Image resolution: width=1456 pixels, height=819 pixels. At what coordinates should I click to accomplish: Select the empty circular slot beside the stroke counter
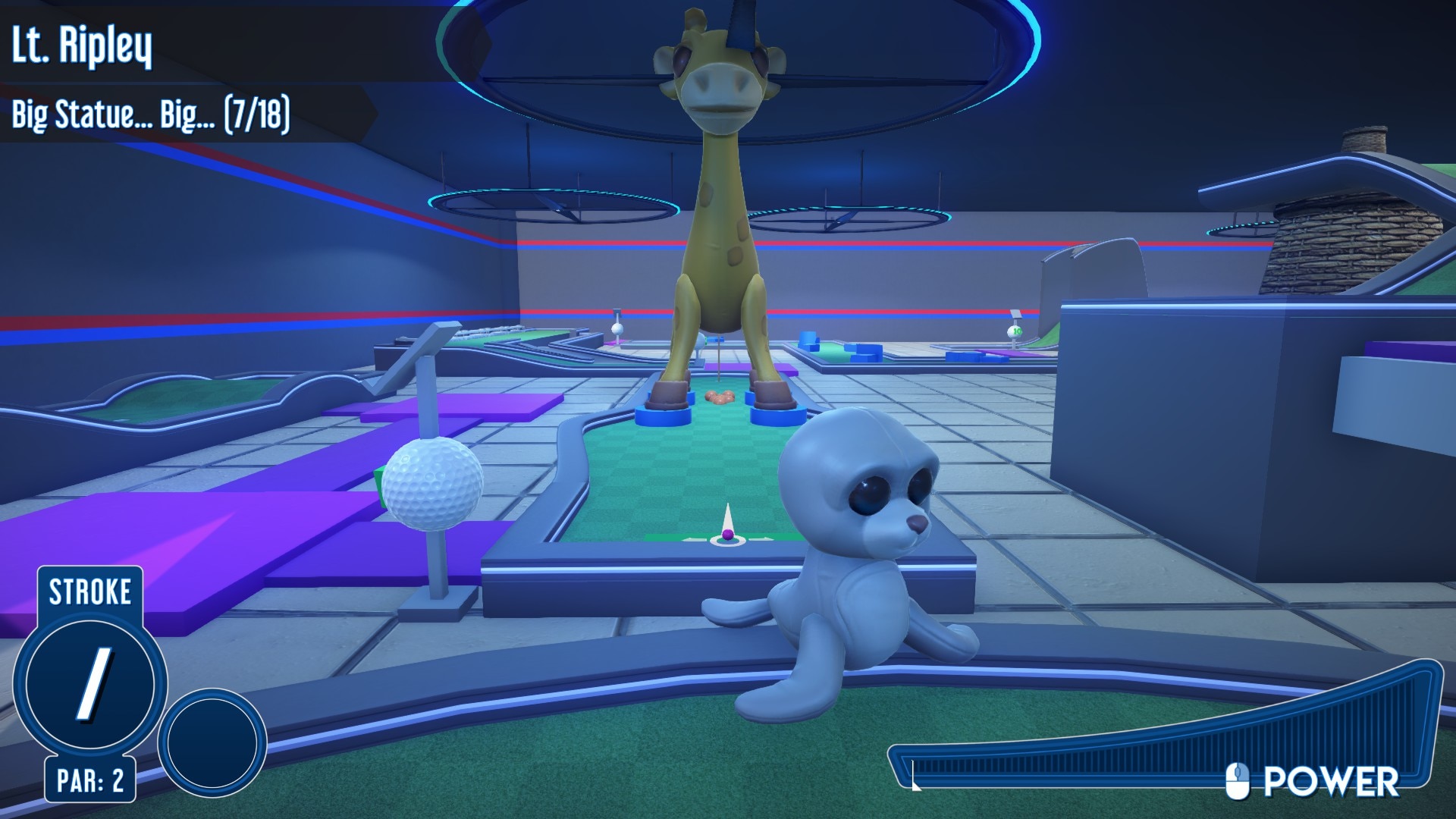[212, 742]
